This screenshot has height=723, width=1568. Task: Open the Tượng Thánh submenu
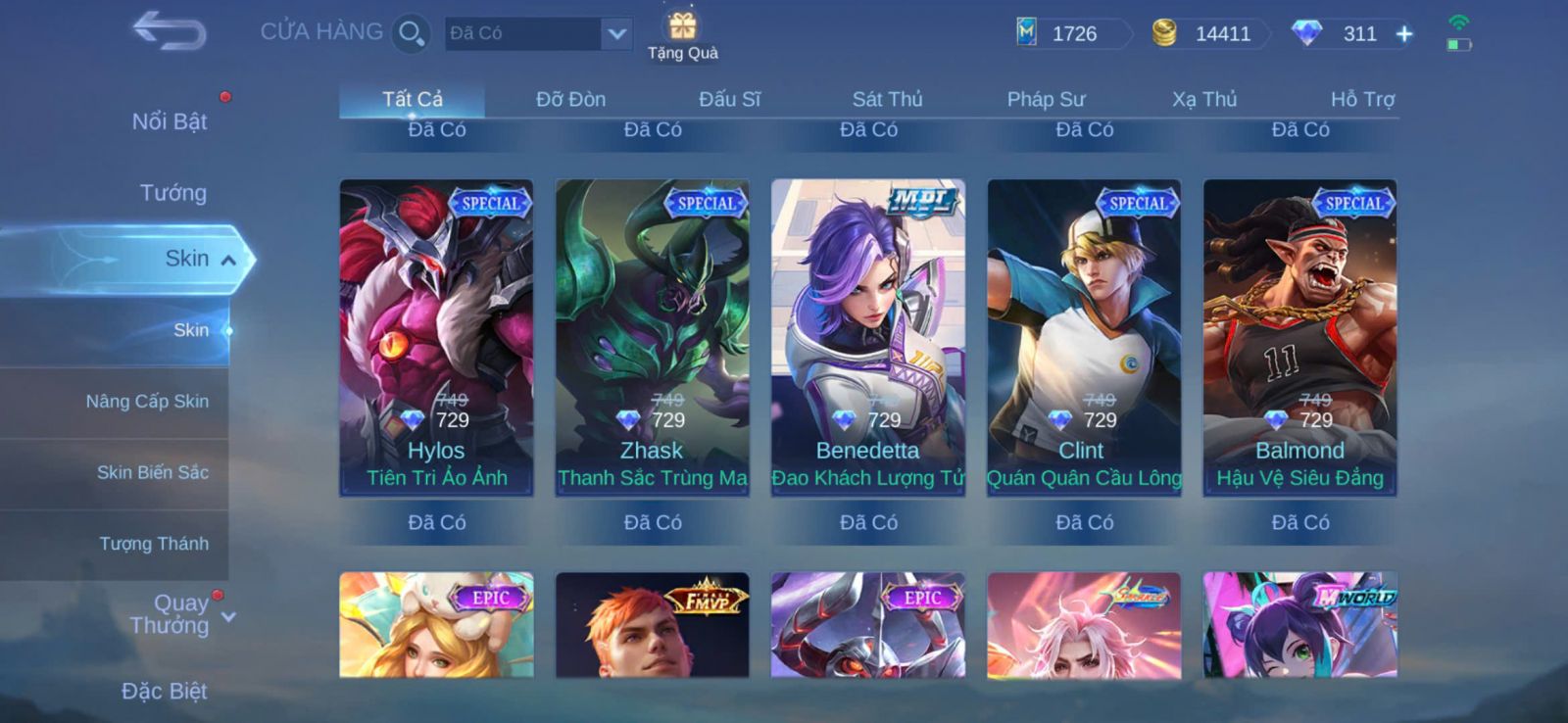[x=154, y=544]
